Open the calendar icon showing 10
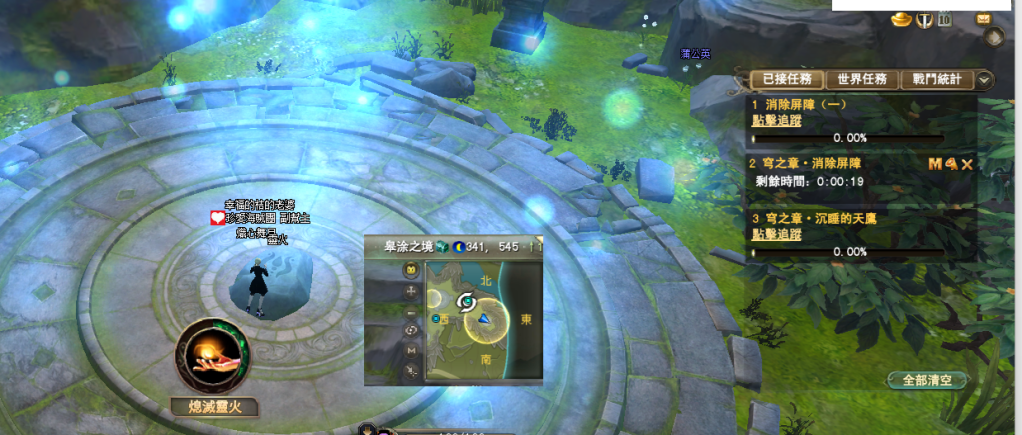The image size is (1022, 435). [944, 19]
